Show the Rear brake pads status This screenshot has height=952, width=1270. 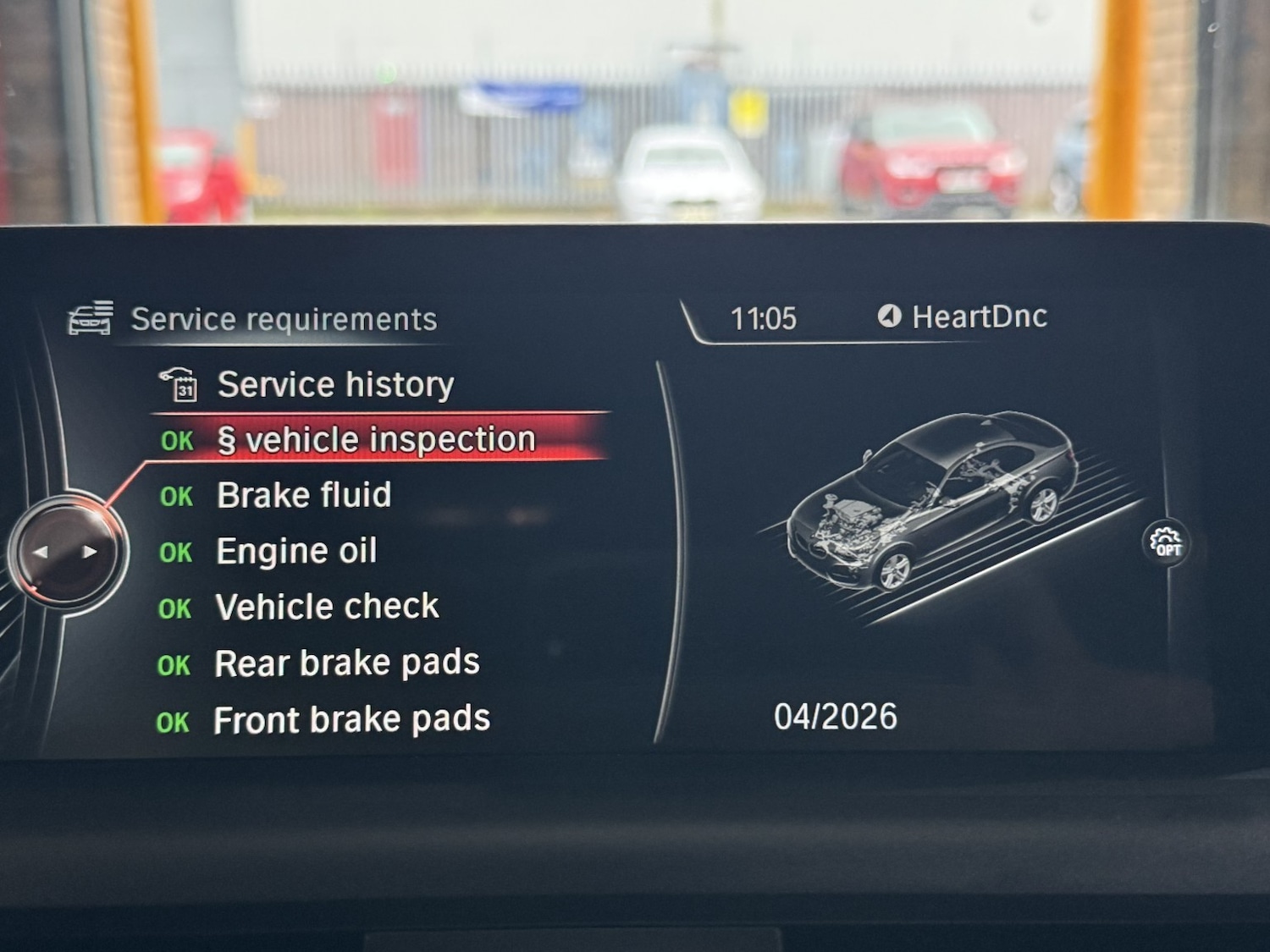[347, 663]
